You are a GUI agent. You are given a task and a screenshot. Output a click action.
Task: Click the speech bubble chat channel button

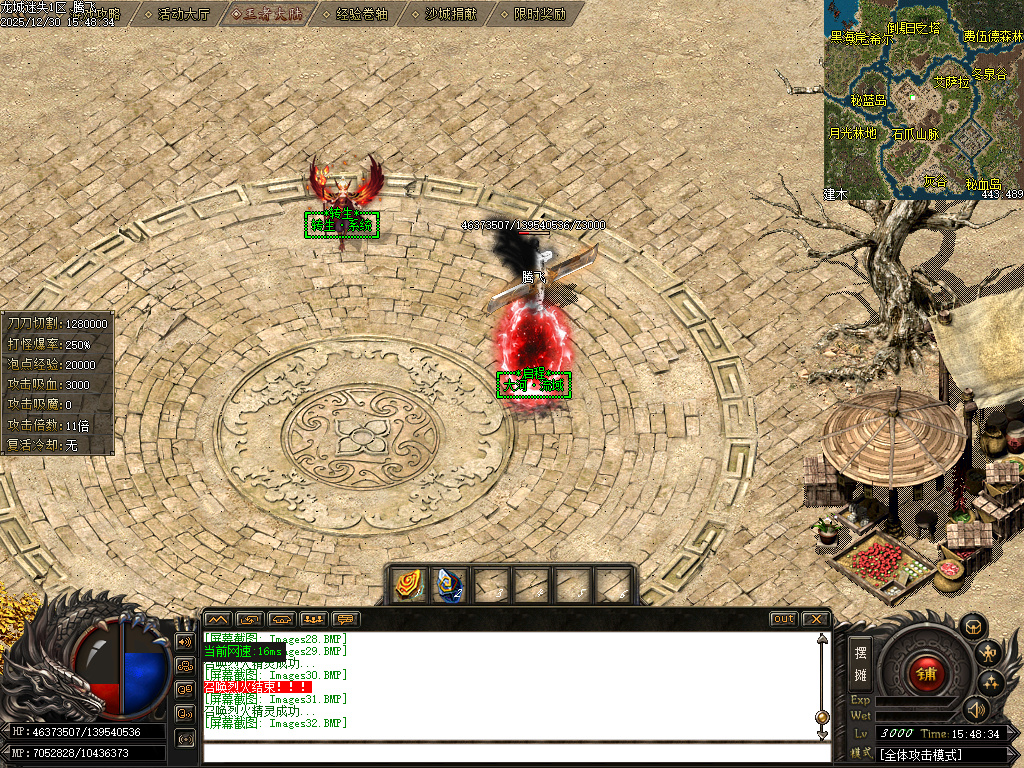pos(346,619)
